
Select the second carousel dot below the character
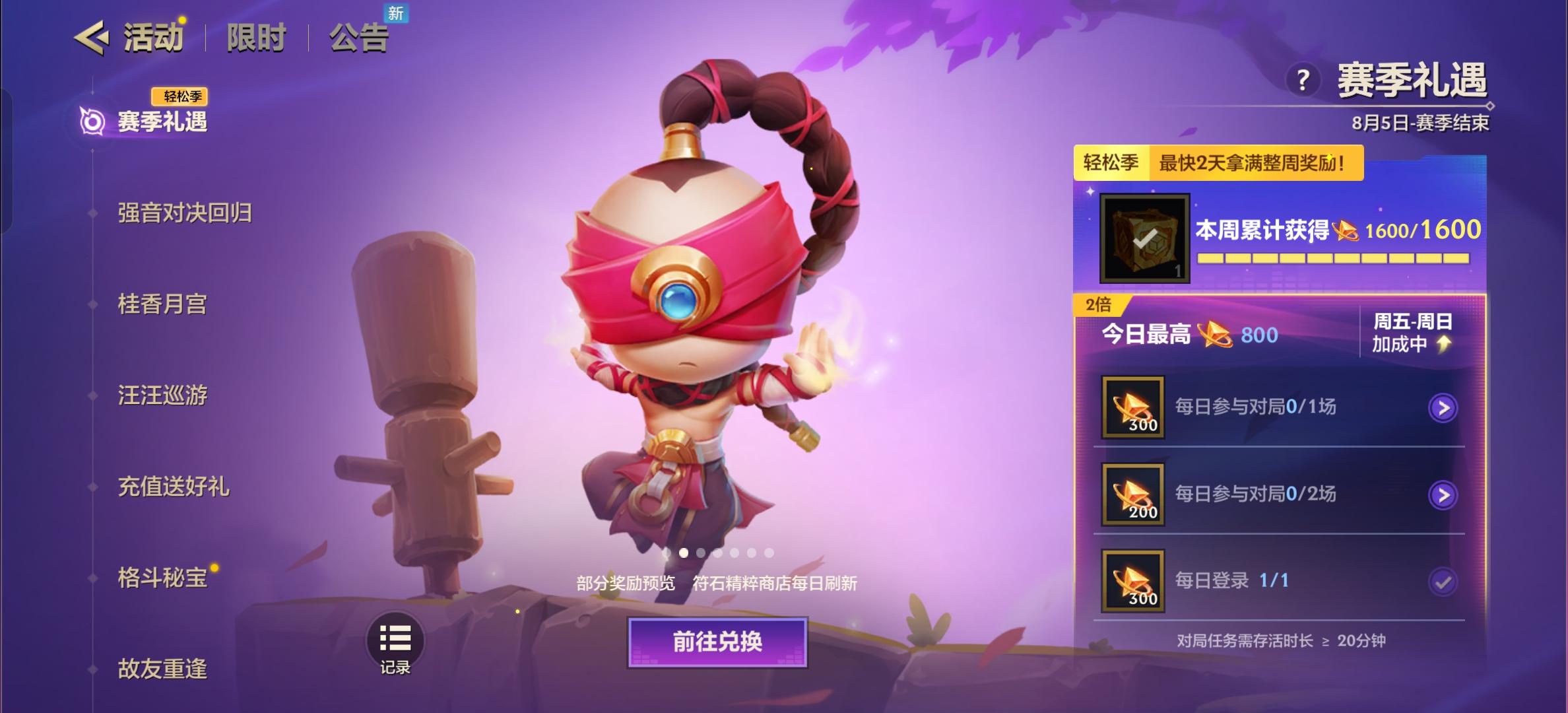tap(683, 553)
